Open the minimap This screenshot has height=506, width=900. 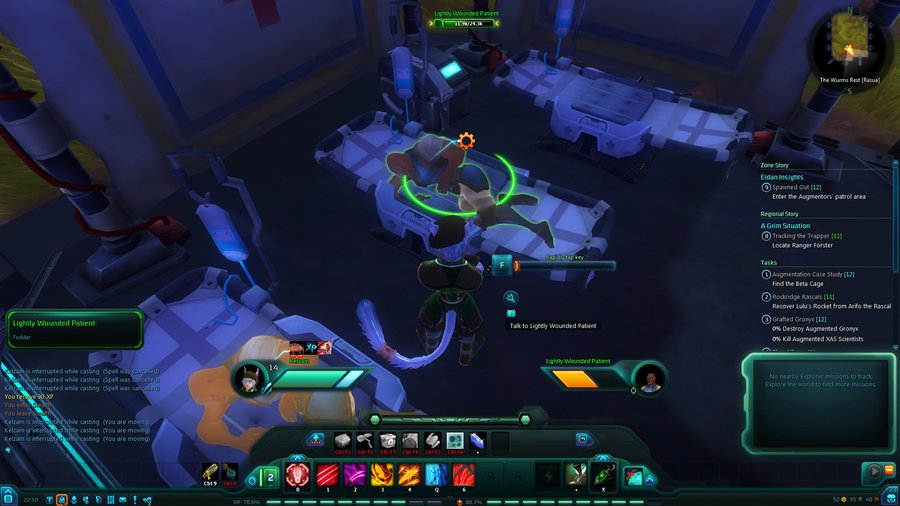tap(848, 41)
